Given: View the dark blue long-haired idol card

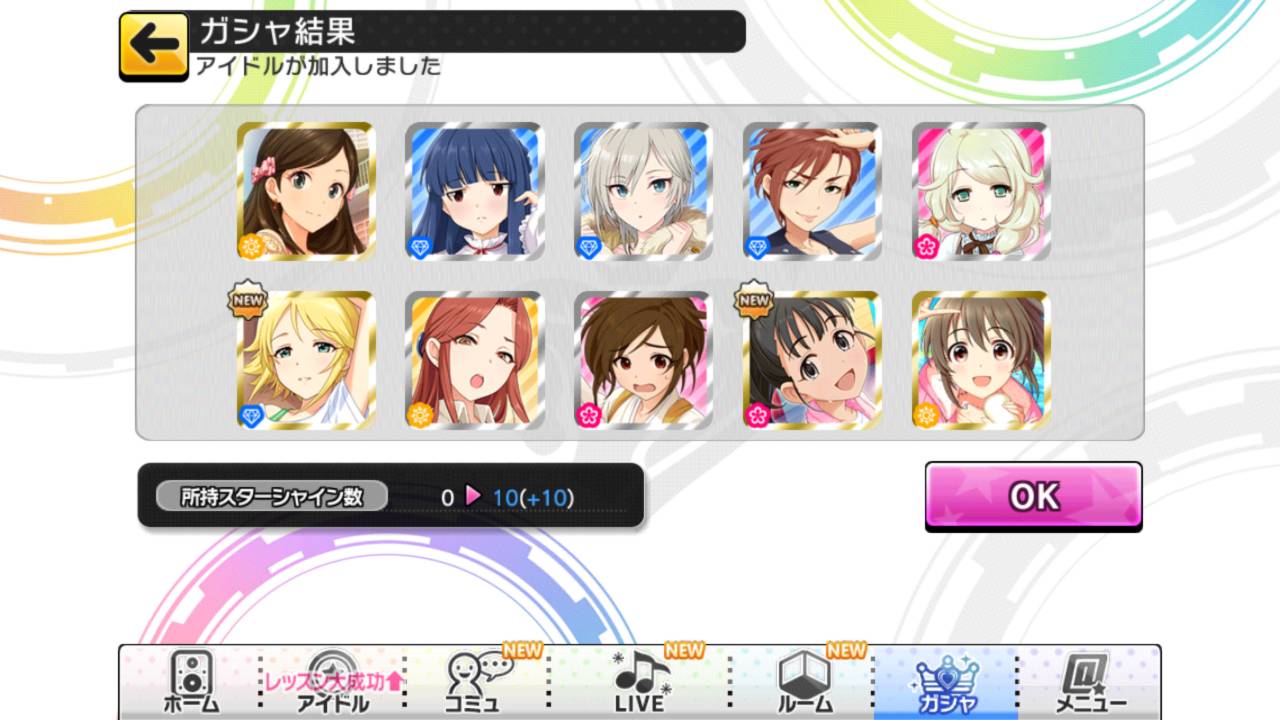Looking at the screenshot, I should [x=475, y=191].
